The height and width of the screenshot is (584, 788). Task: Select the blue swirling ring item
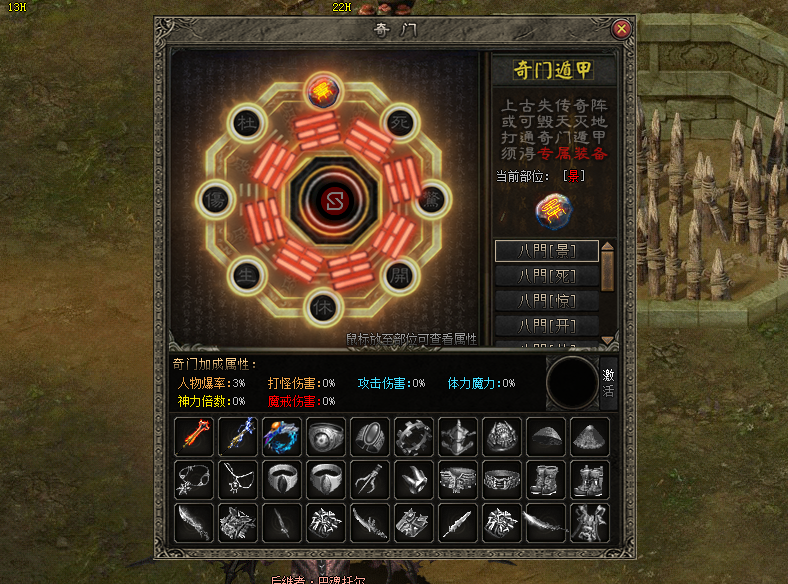280,437
